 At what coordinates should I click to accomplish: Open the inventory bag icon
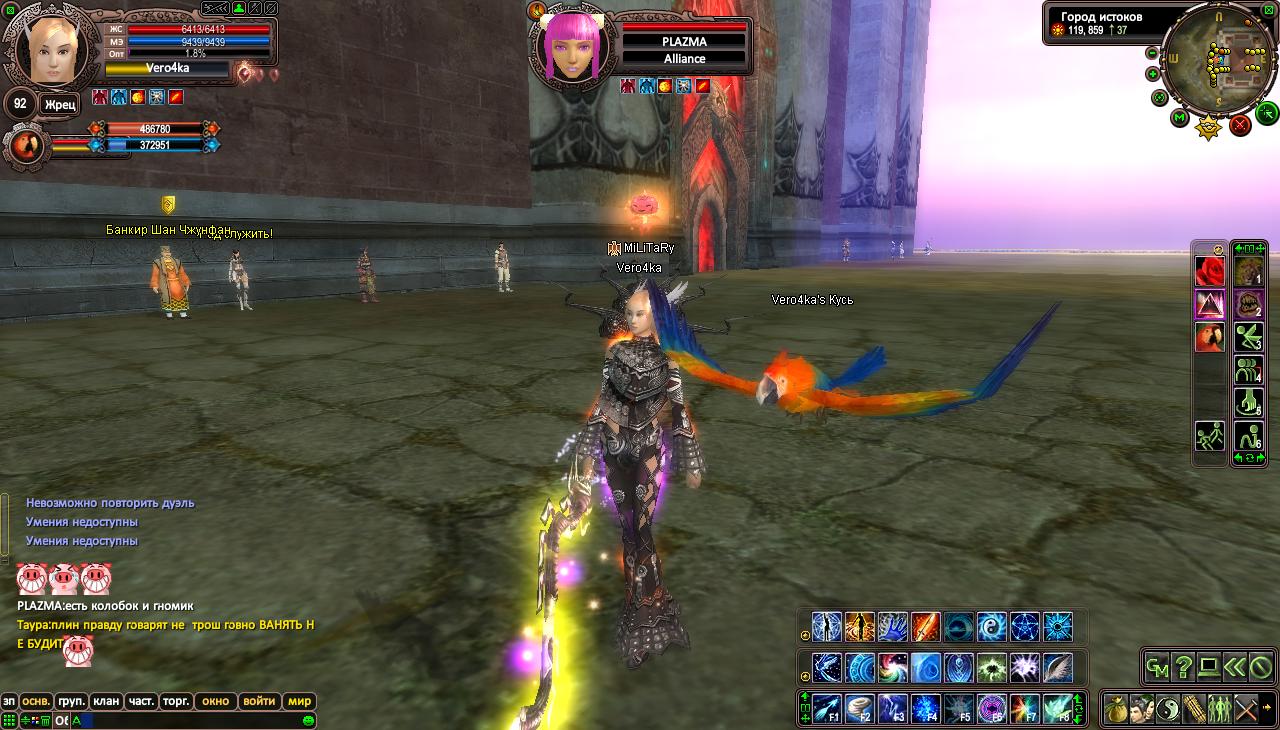[x=1116, y=709]
